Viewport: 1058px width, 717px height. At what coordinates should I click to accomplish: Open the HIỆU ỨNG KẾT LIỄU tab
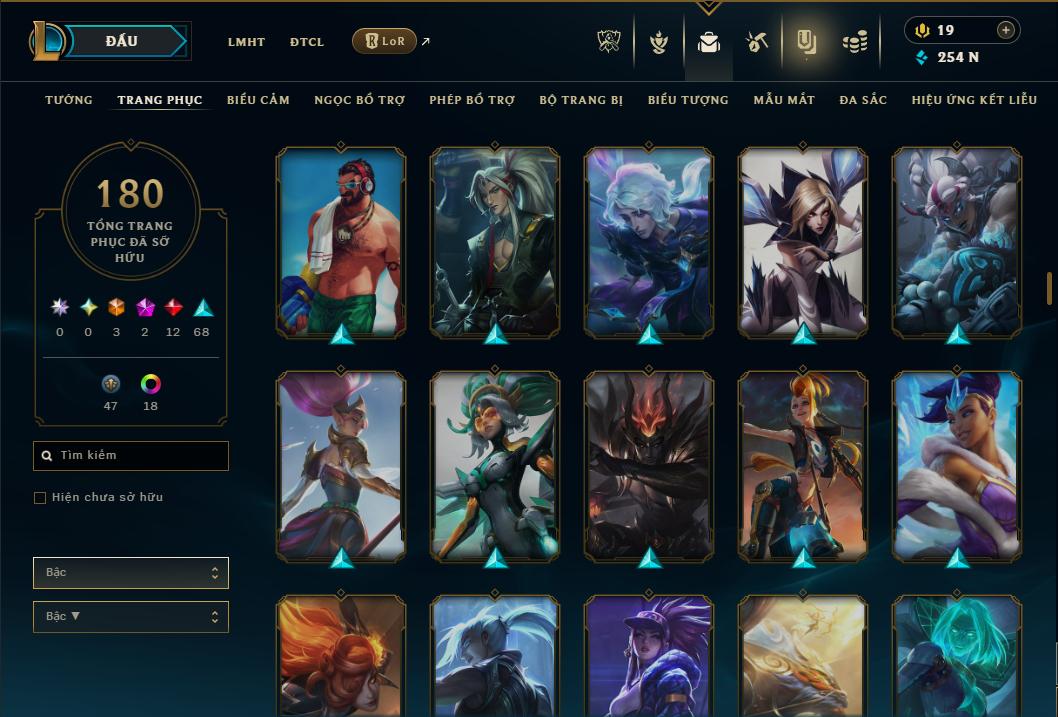coord(974,100)
